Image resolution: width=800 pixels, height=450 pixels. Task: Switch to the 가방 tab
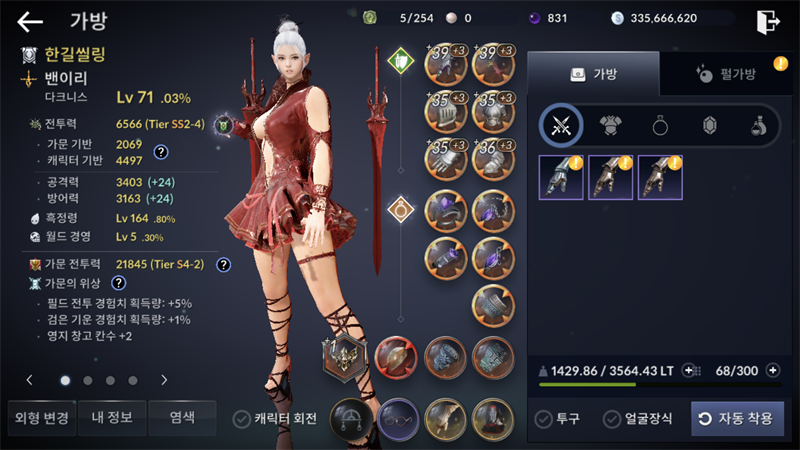[x=593, y=74]
